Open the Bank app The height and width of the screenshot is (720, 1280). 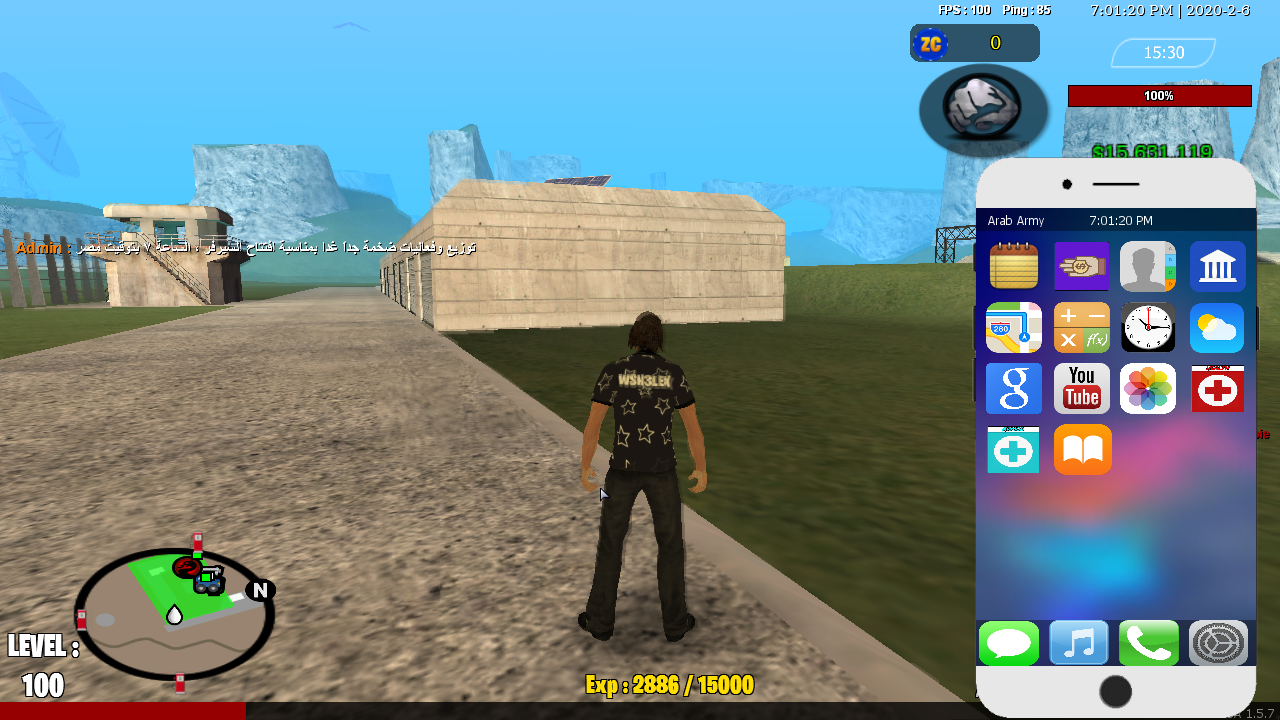coord(1217,266)
